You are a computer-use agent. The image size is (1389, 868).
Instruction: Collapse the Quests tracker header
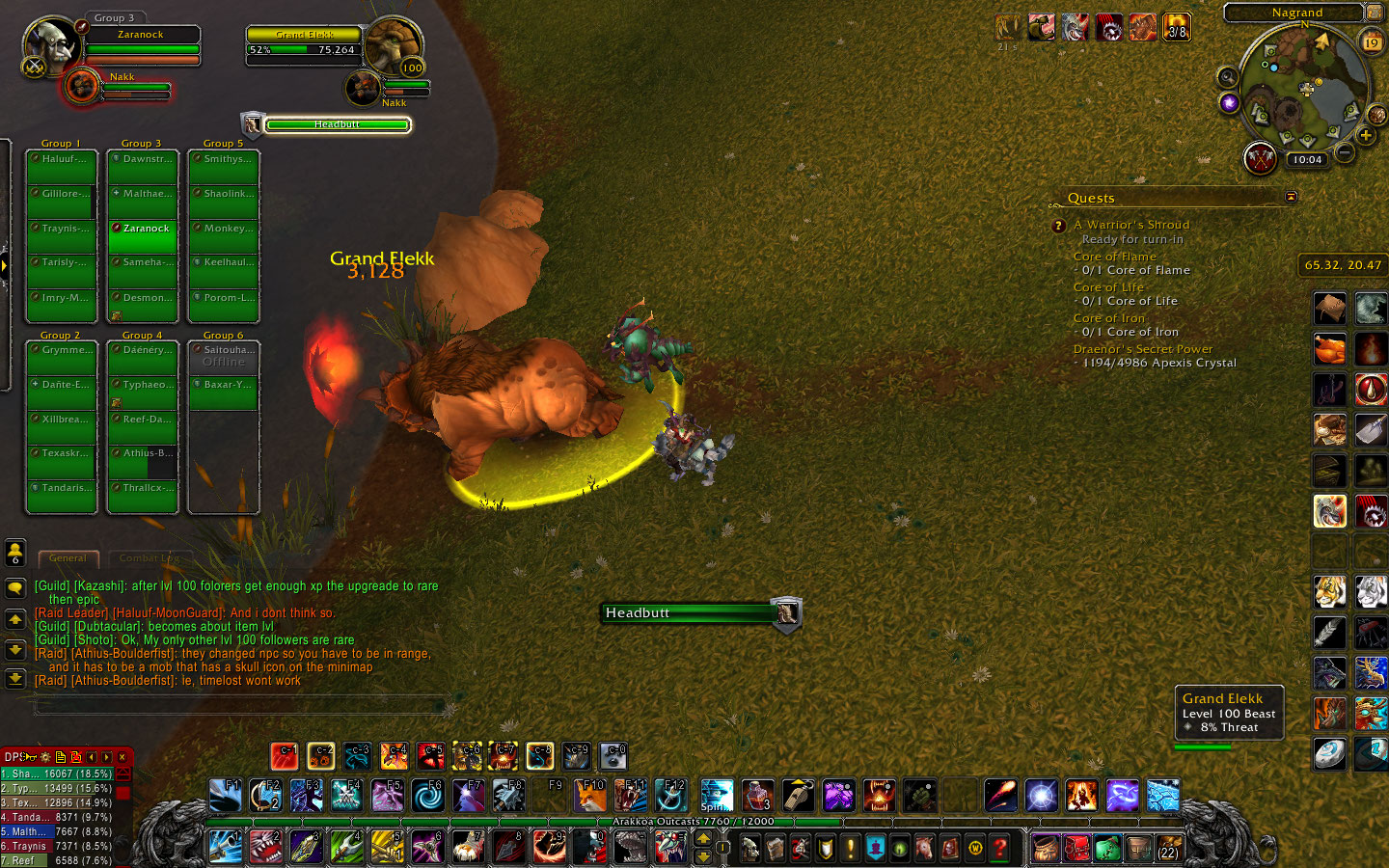(1291, 196)
